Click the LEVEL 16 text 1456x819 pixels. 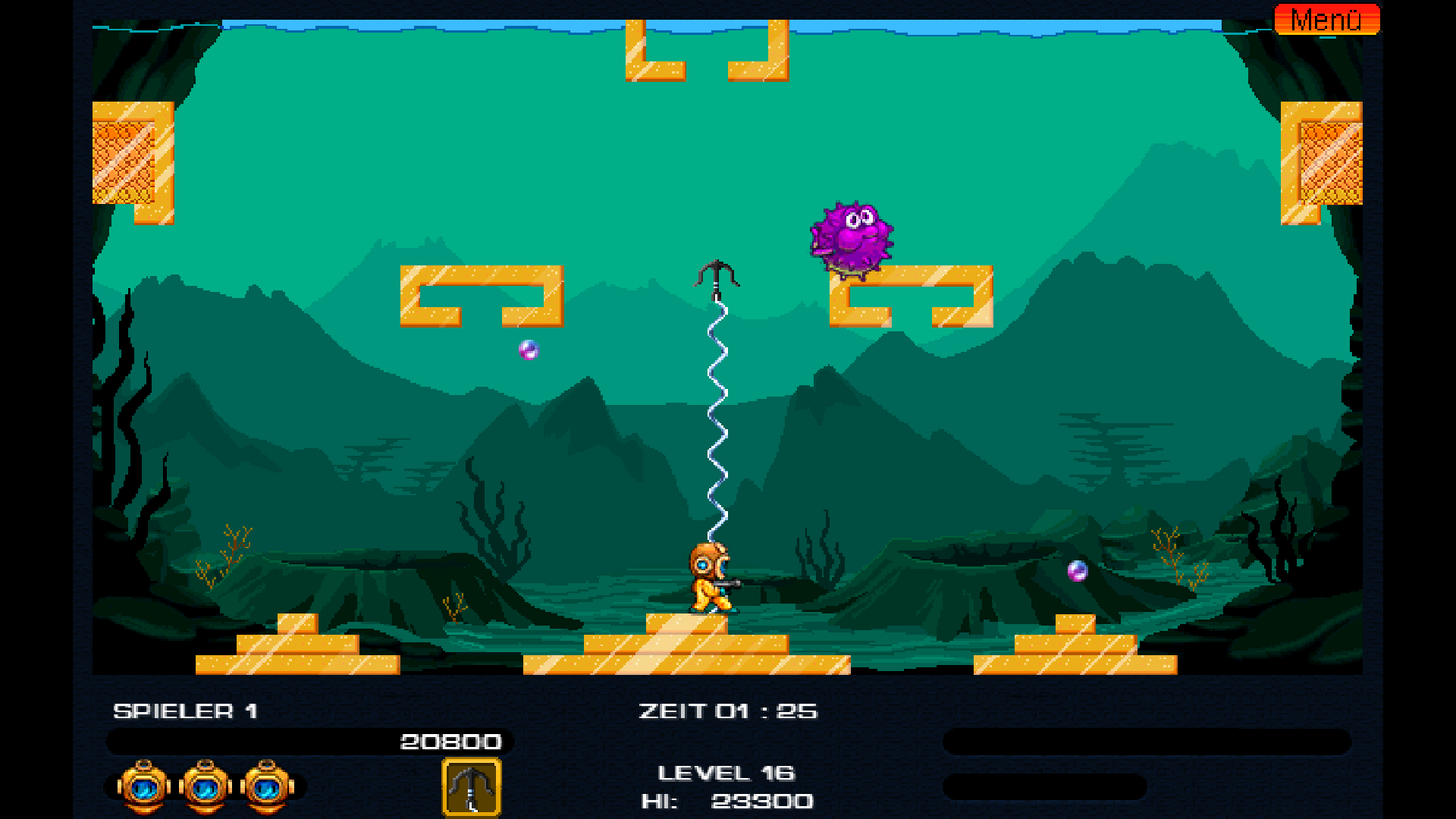(726, 773)
